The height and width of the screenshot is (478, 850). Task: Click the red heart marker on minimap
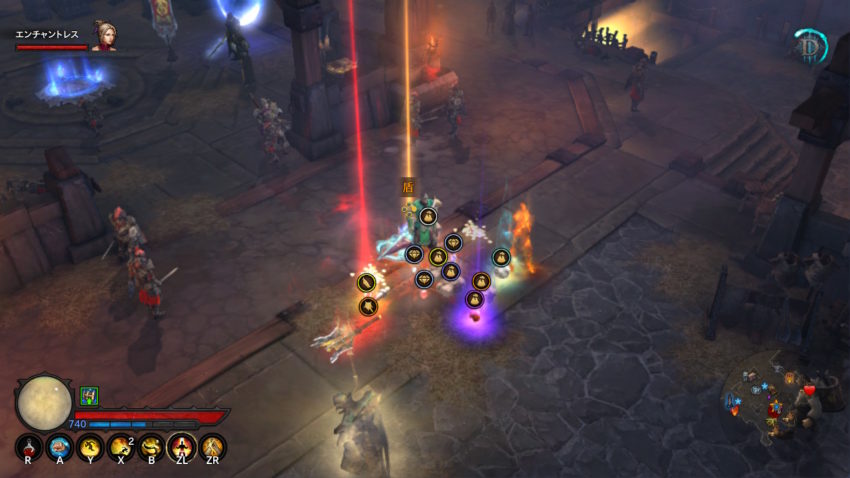coord(809,389)
